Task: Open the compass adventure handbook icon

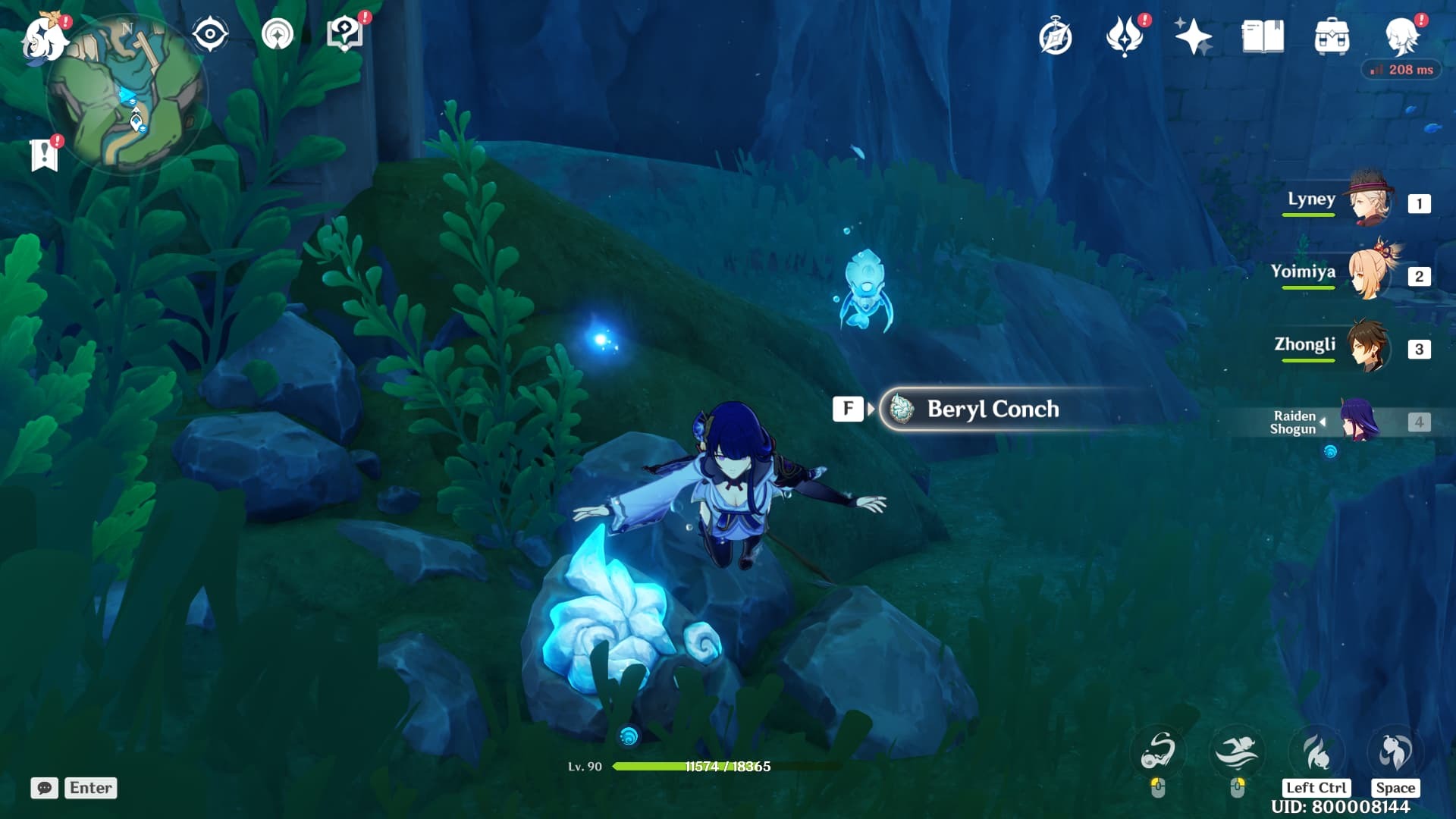Action: pyautogui.click(x=1055, y=37)
